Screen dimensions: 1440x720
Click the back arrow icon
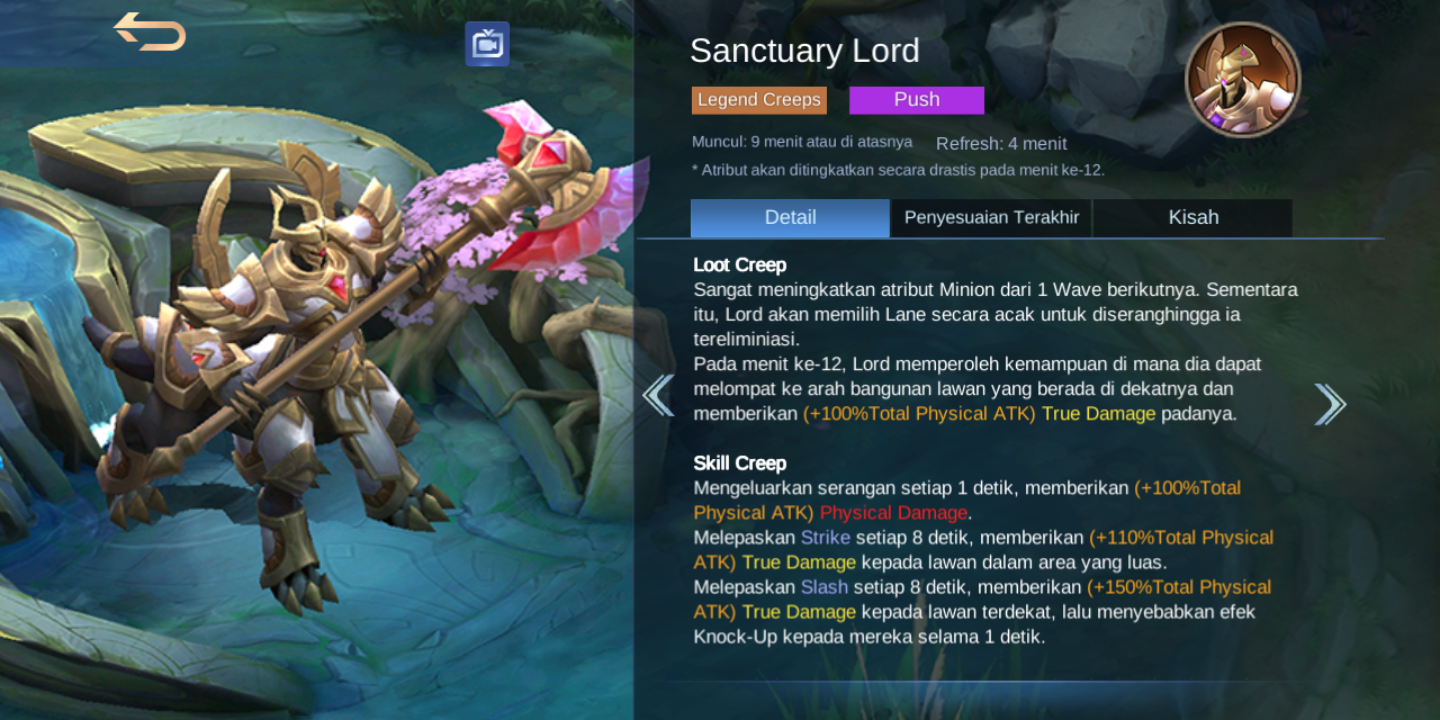click(x=148, y=33)
